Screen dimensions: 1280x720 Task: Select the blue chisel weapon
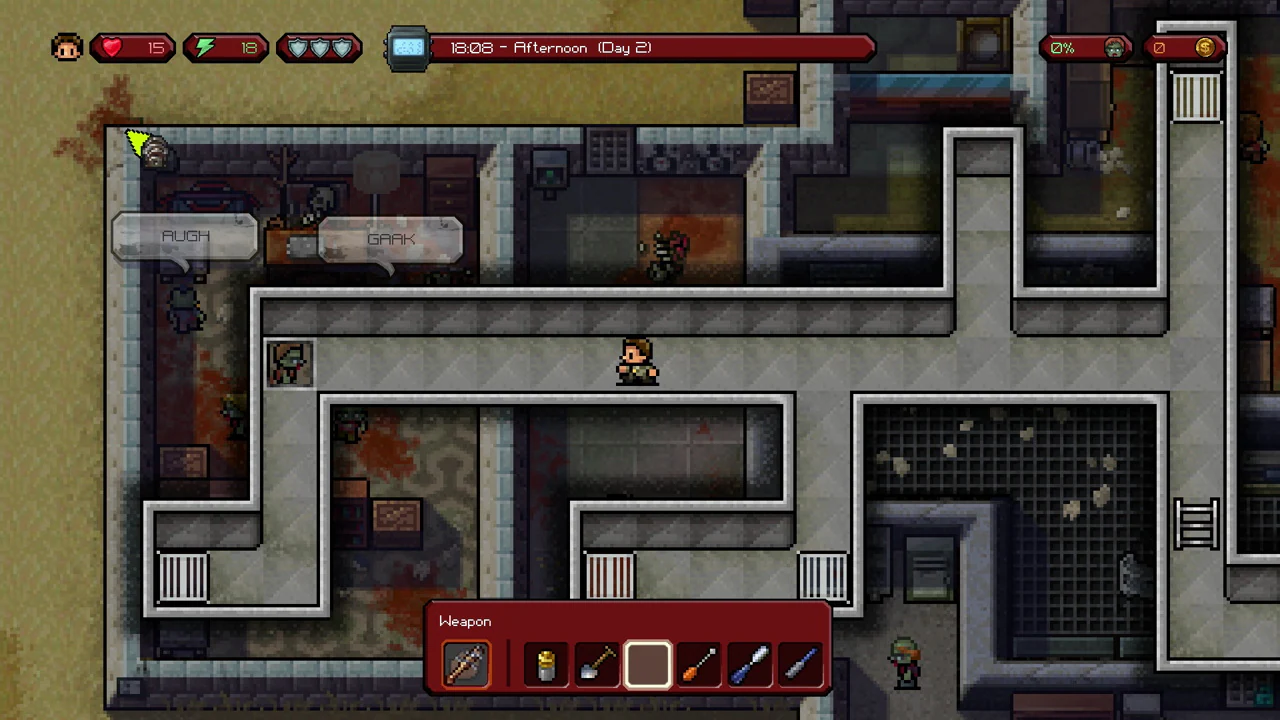[750, 663]
